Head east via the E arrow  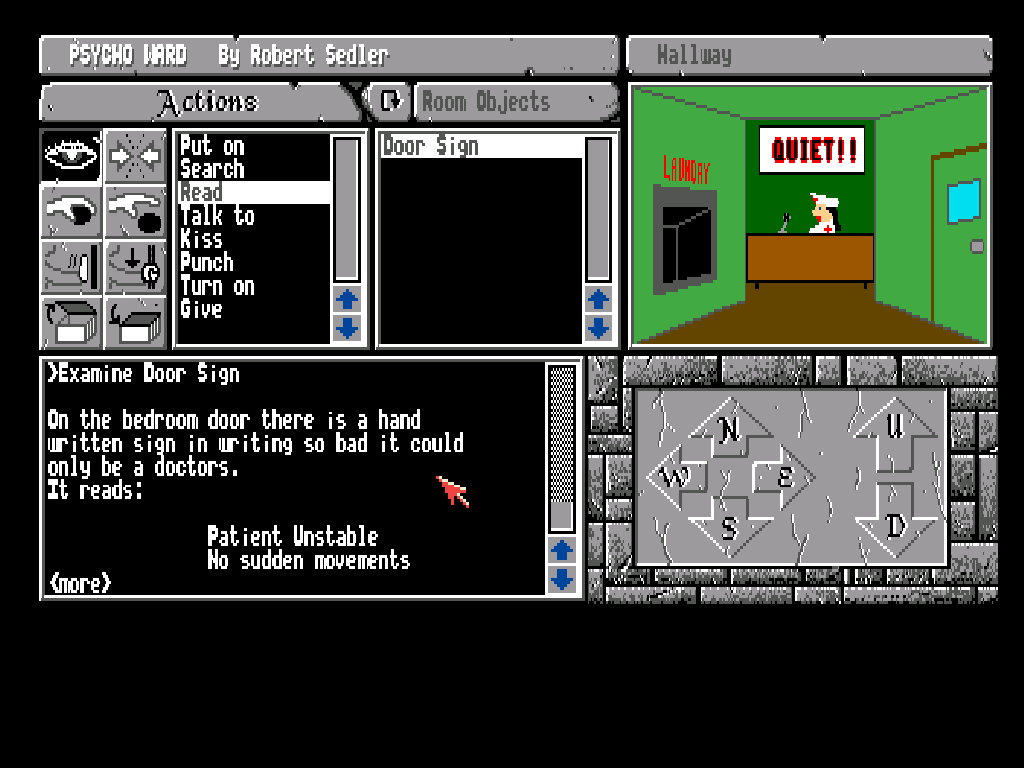coord(786,478)
